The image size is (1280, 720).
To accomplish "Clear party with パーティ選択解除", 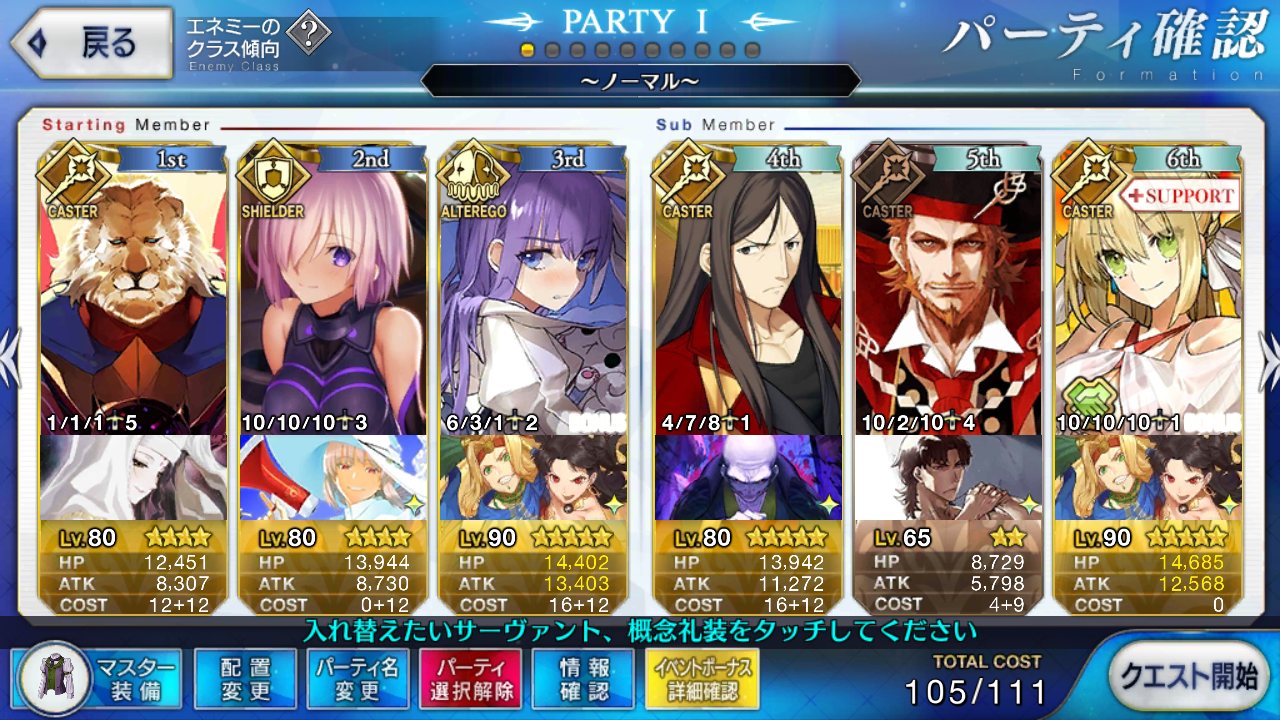I will pos(469,678).
